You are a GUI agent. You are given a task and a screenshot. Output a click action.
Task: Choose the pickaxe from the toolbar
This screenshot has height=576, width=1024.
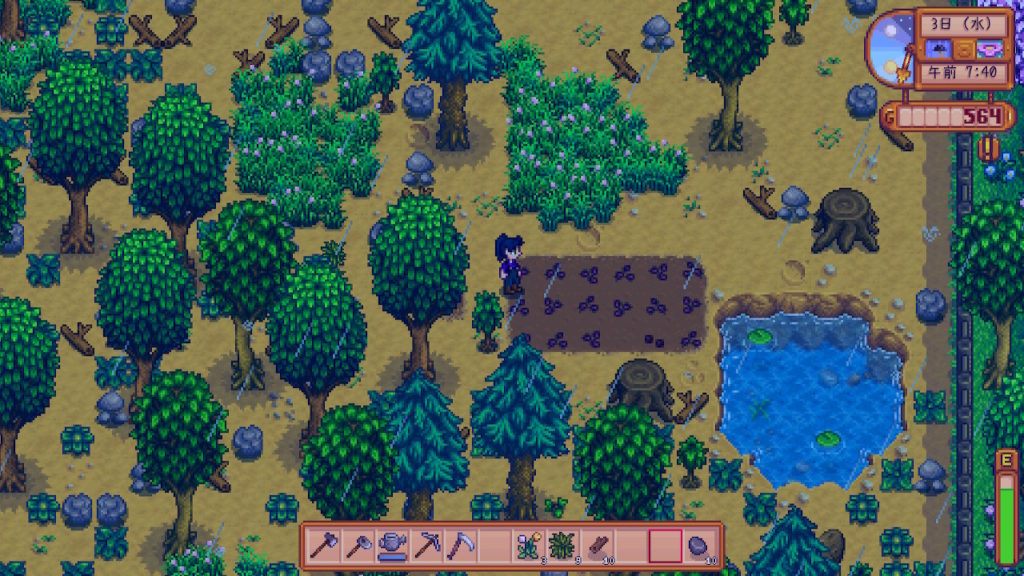[426, 546]
